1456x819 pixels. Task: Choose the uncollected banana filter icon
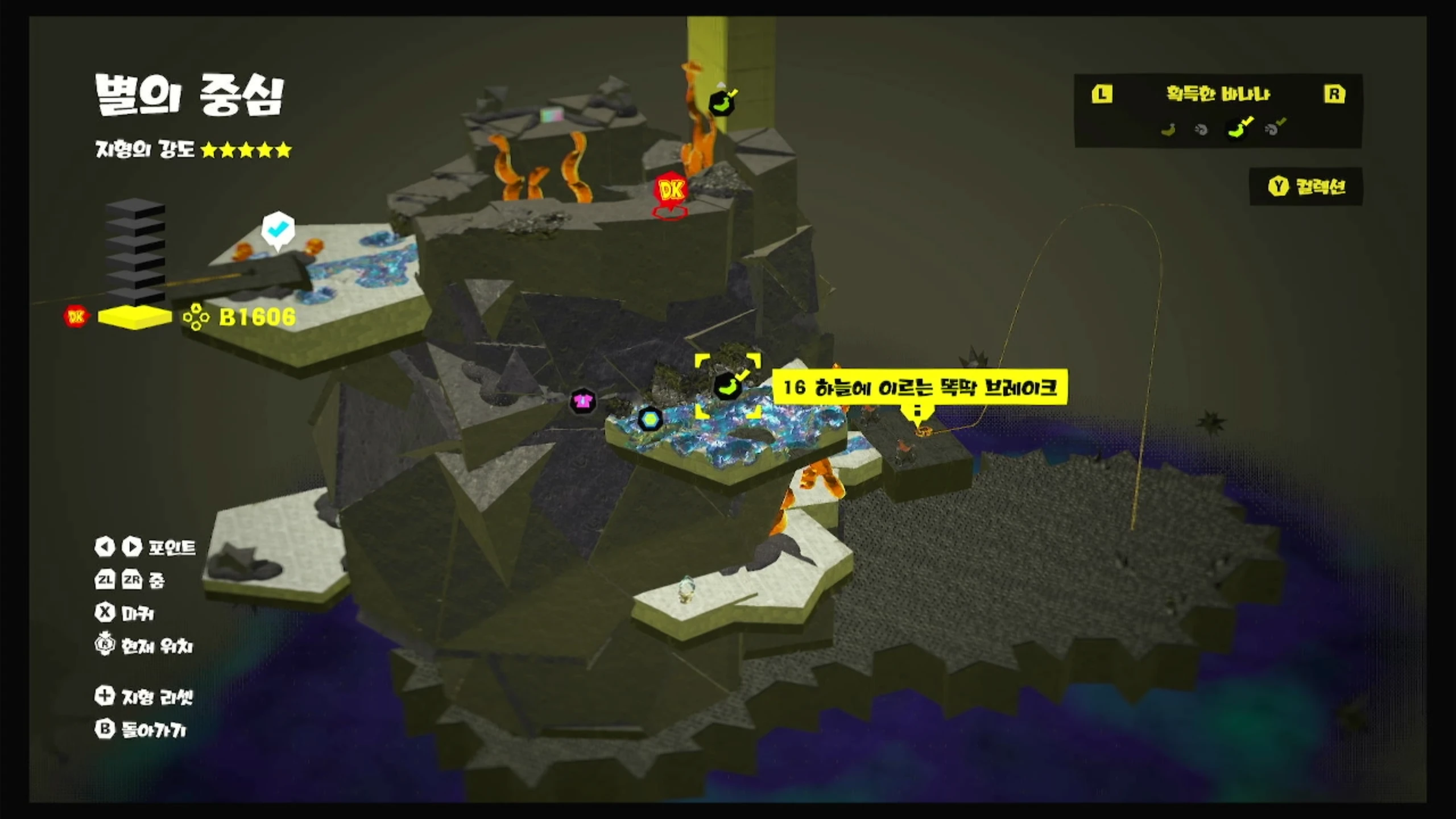[x=1168, y=130]
